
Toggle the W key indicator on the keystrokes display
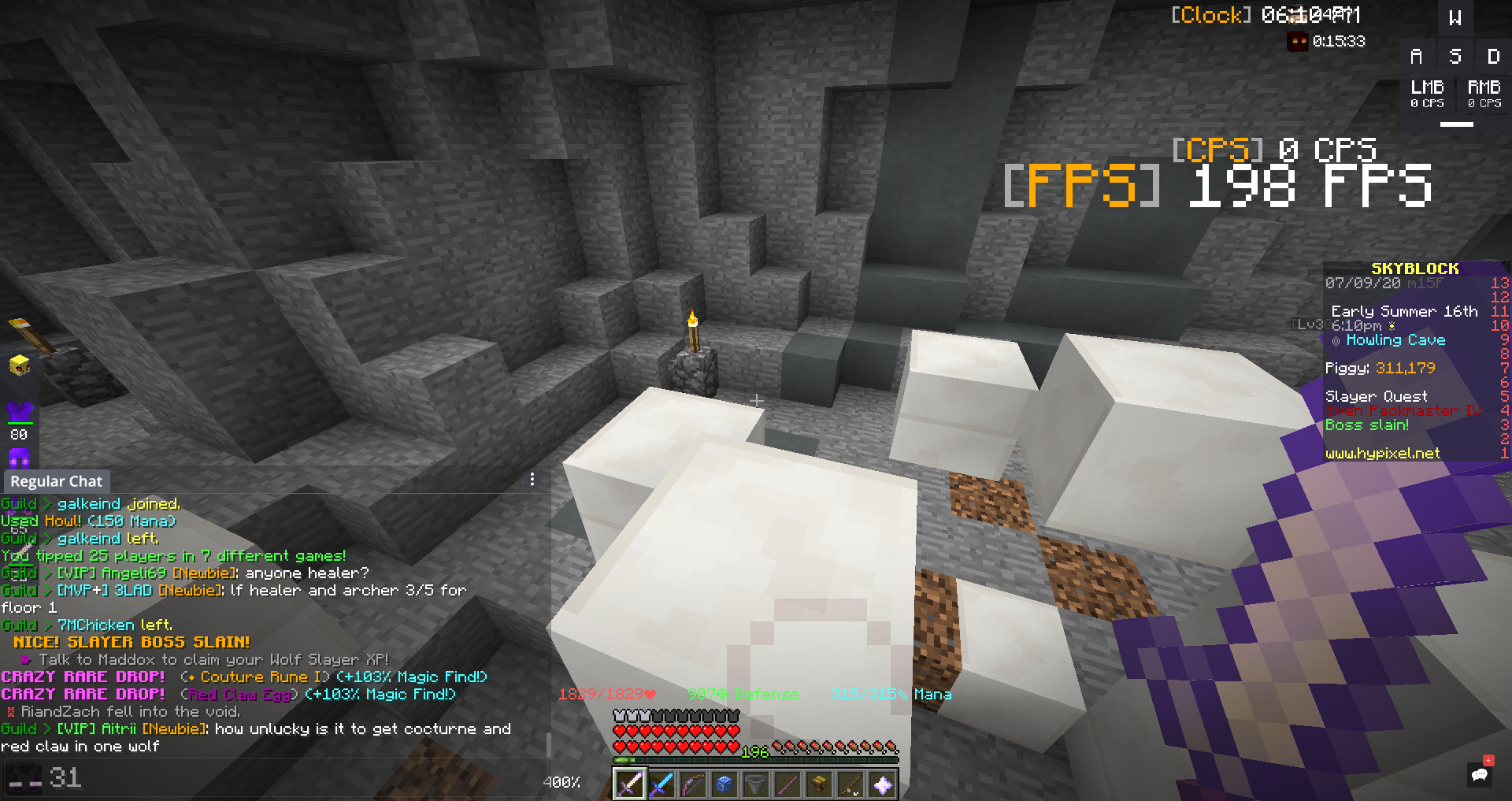[1455, 17]
